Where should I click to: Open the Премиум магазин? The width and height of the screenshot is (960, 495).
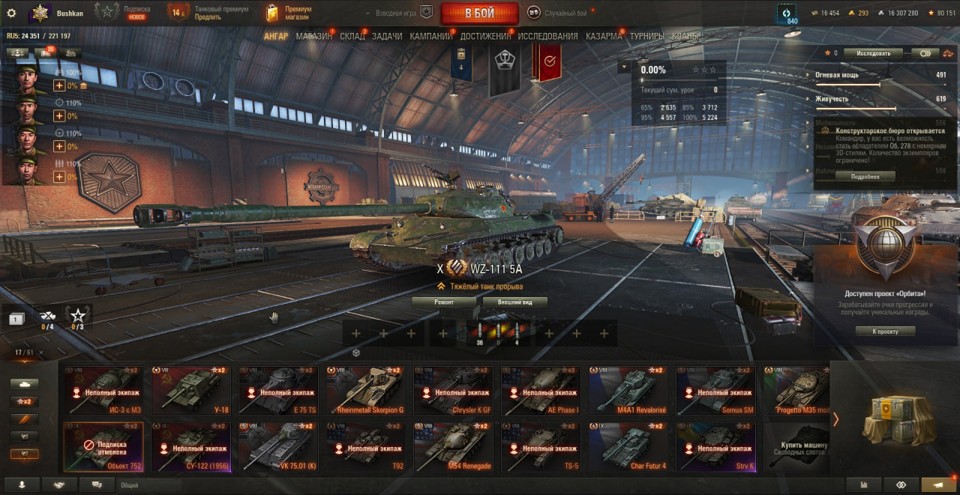289,12
